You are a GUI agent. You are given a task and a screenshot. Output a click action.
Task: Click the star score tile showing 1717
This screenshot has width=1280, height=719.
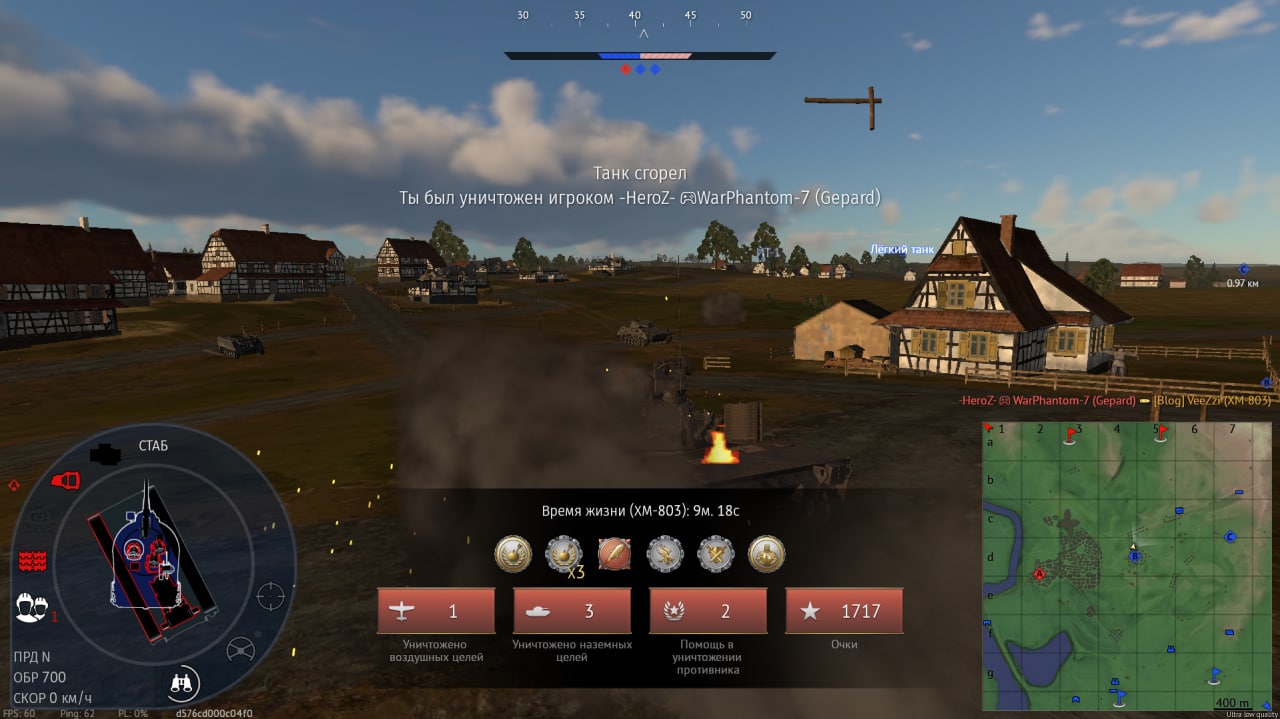tap(844, 611)
